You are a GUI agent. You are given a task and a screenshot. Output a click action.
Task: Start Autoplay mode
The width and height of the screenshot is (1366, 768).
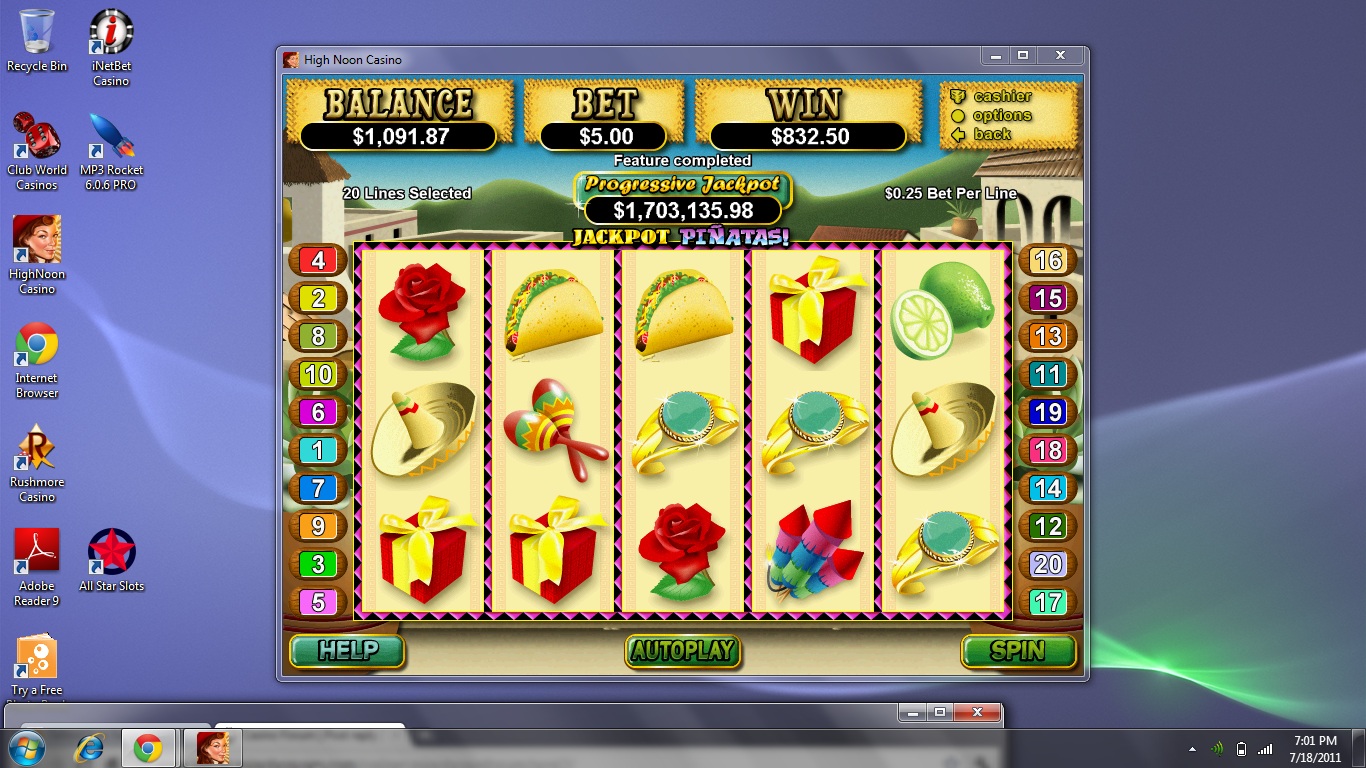pyautogui.click(x=684, y=651)
